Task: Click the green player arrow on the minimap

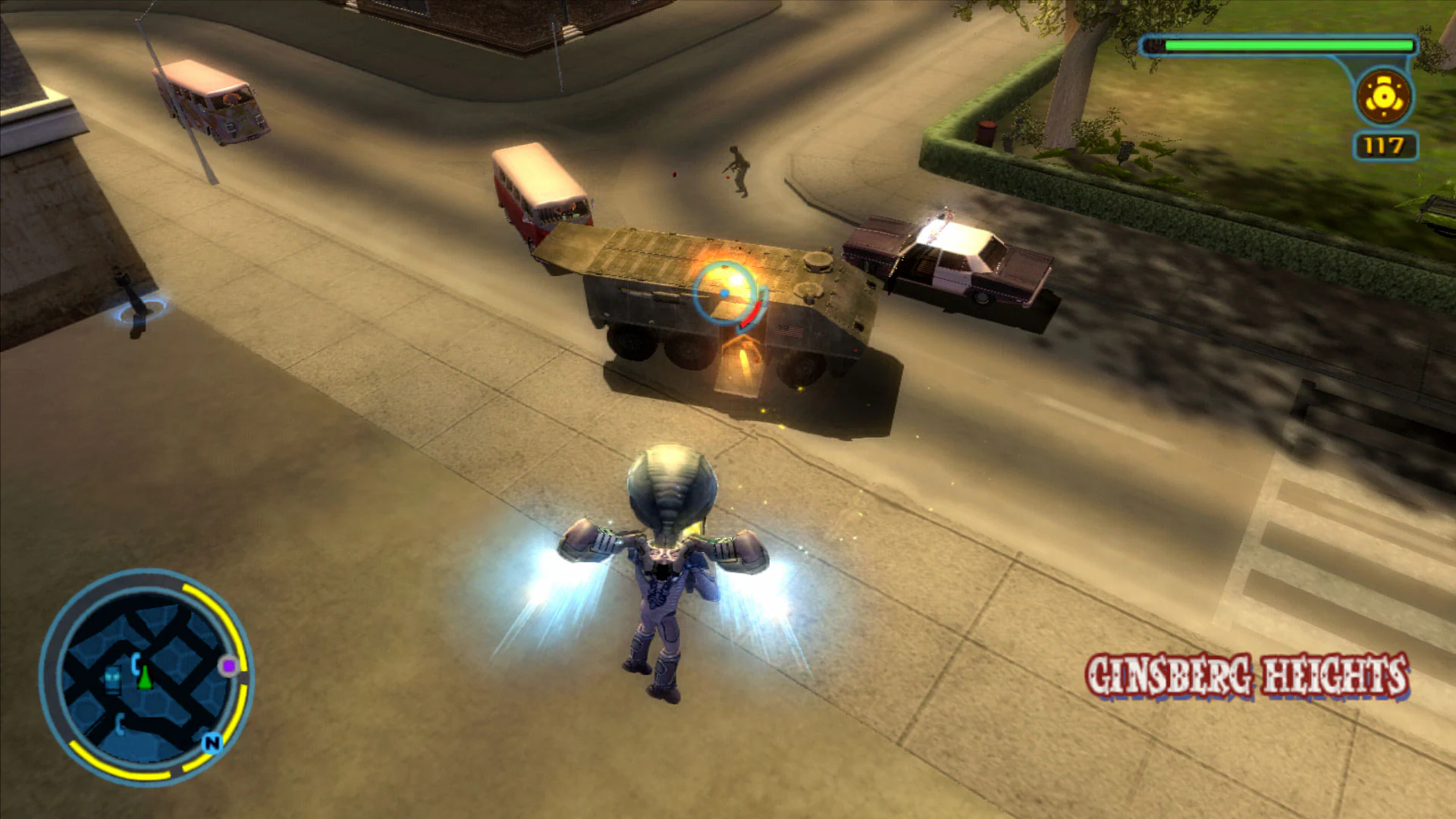Action: pyautogui.click(x=144, y=676)
